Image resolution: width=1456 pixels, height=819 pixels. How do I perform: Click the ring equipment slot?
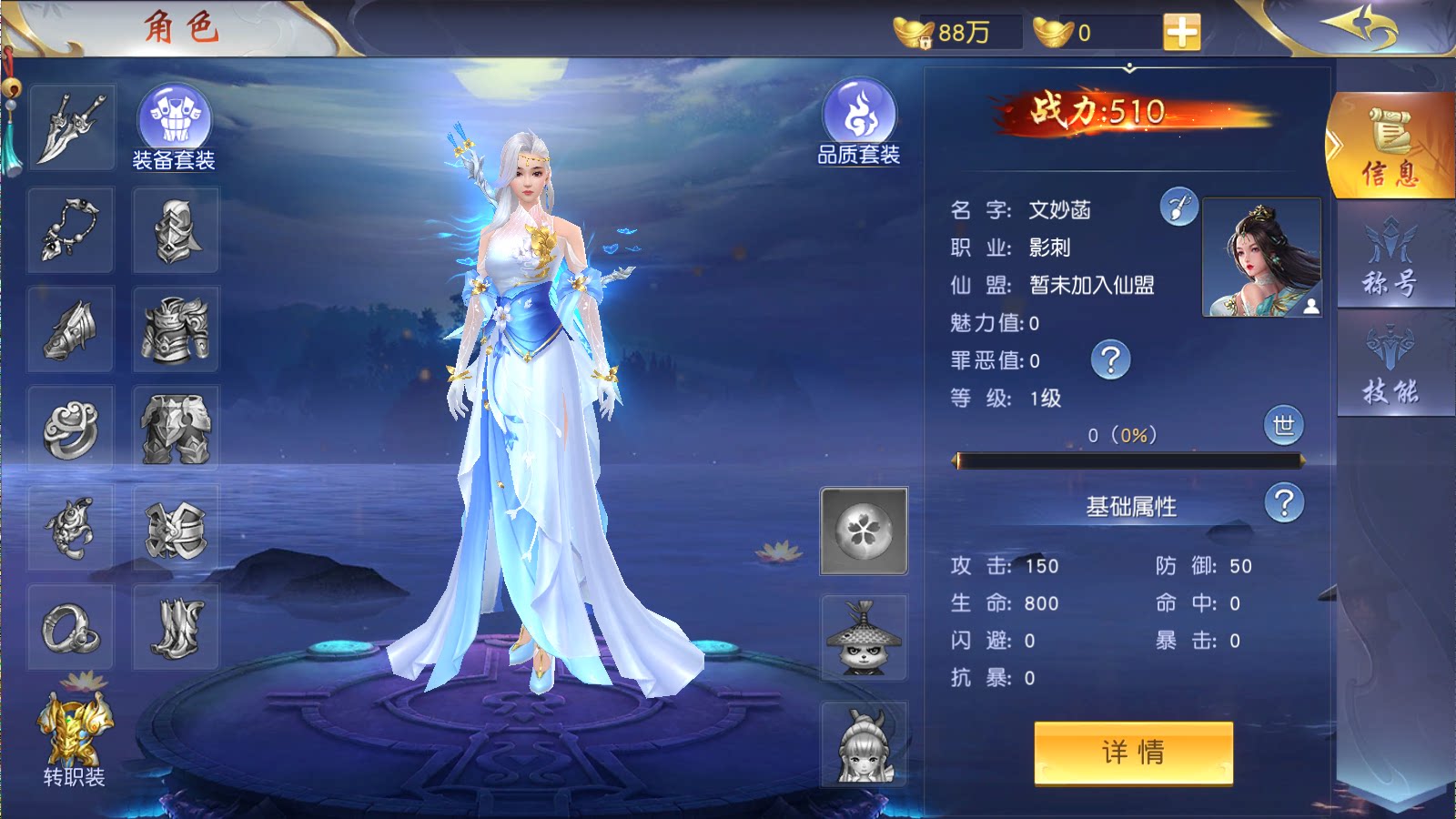[x=70, y=427]
